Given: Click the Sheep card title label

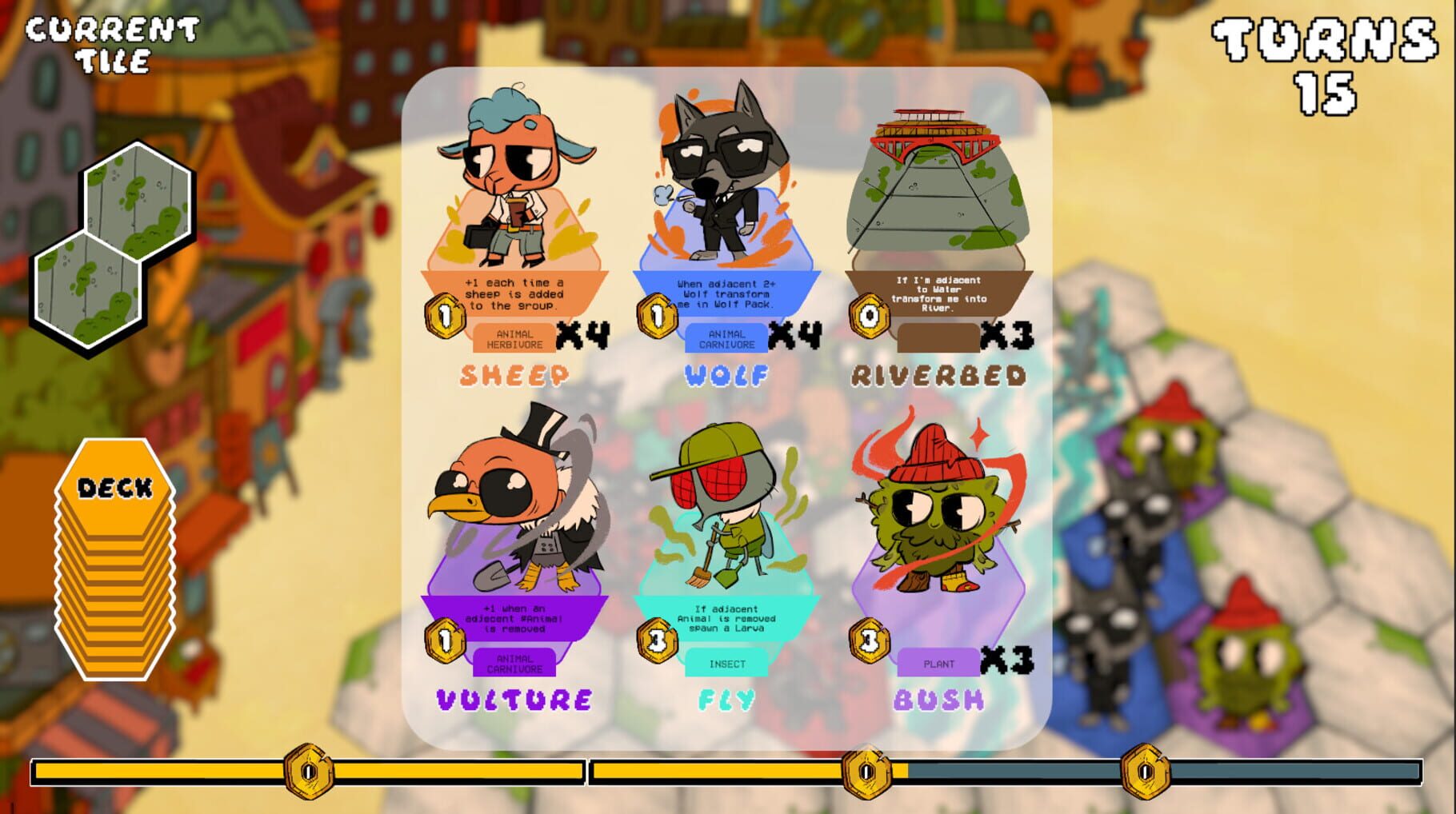Looking at the screenshot, I should pyautogui.click(x=516, y=373).
